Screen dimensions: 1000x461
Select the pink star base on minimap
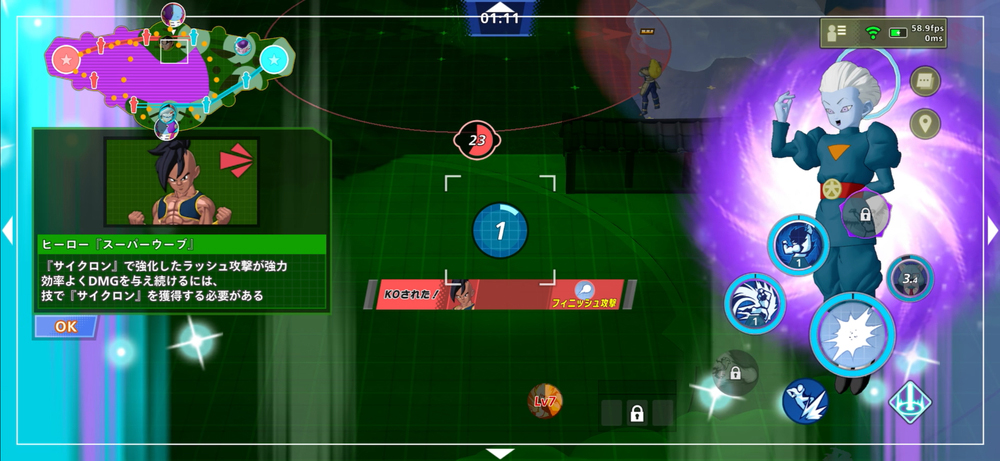point(66,61)
